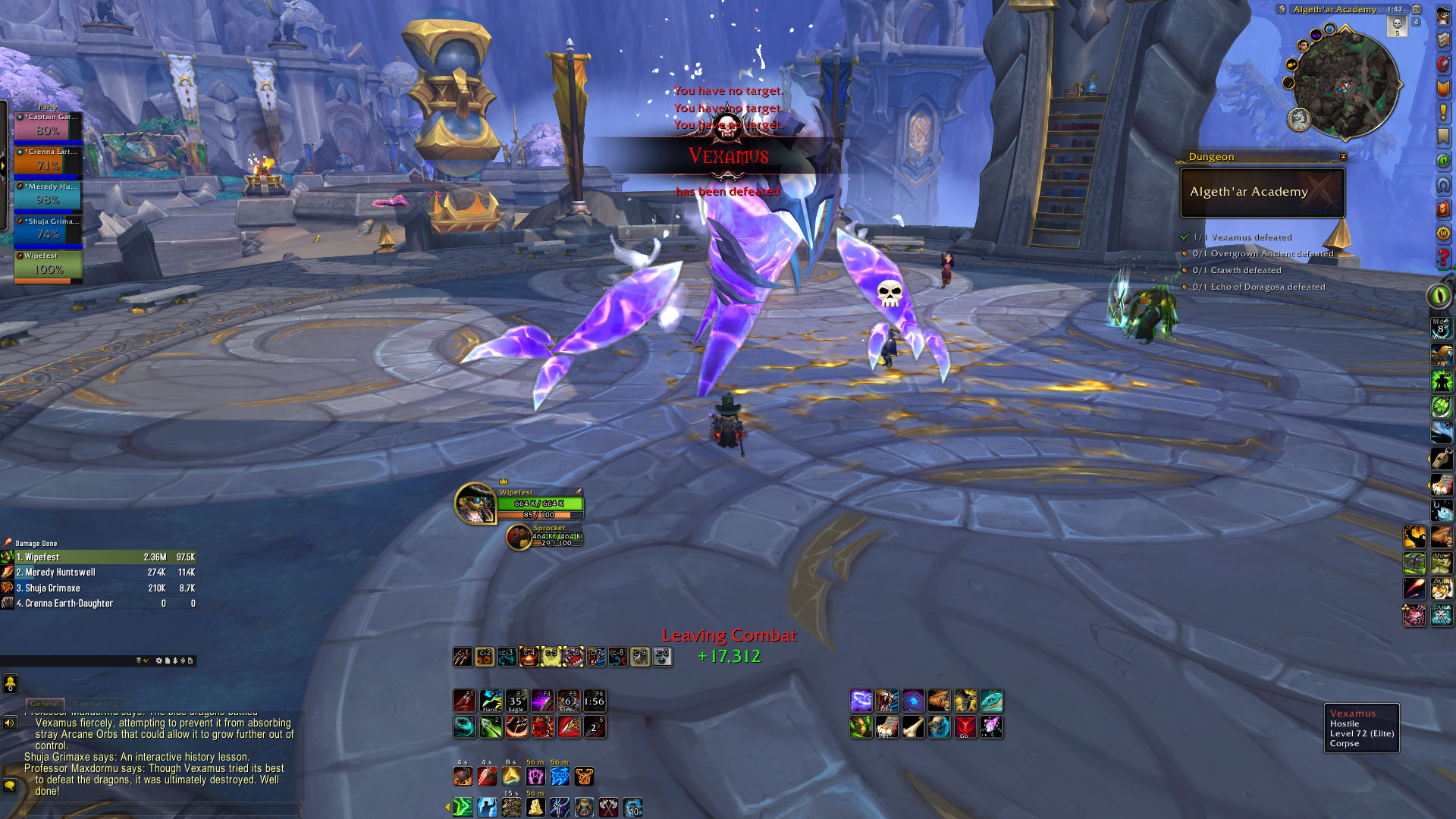This screenshot has height=819, width=1456.
Task: Open the minimap in the top-right corner
Action: pos(1345,83)
